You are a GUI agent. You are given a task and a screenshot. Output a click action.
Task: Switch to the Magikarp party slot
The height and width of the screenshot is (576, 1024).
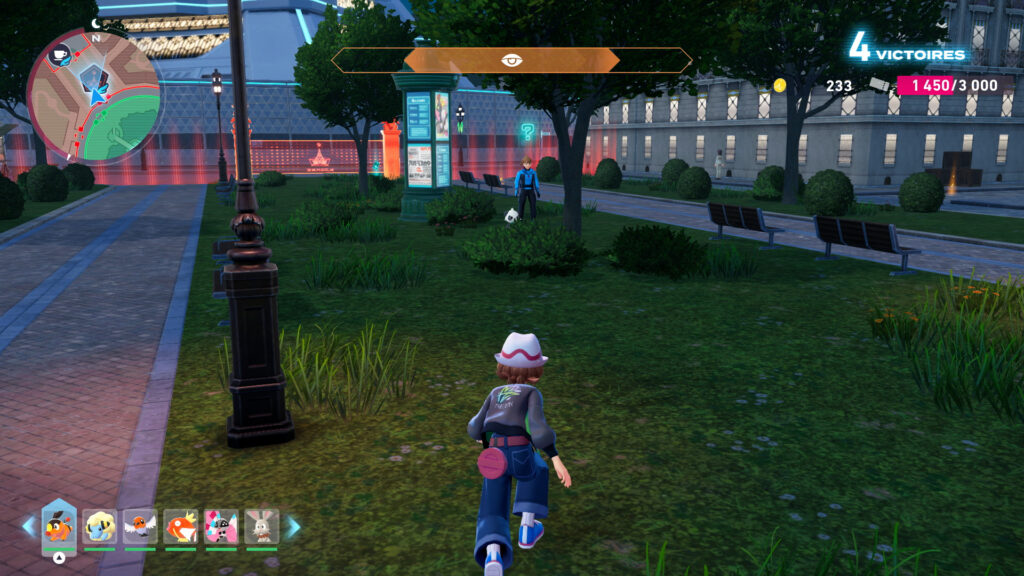(180, 526)
